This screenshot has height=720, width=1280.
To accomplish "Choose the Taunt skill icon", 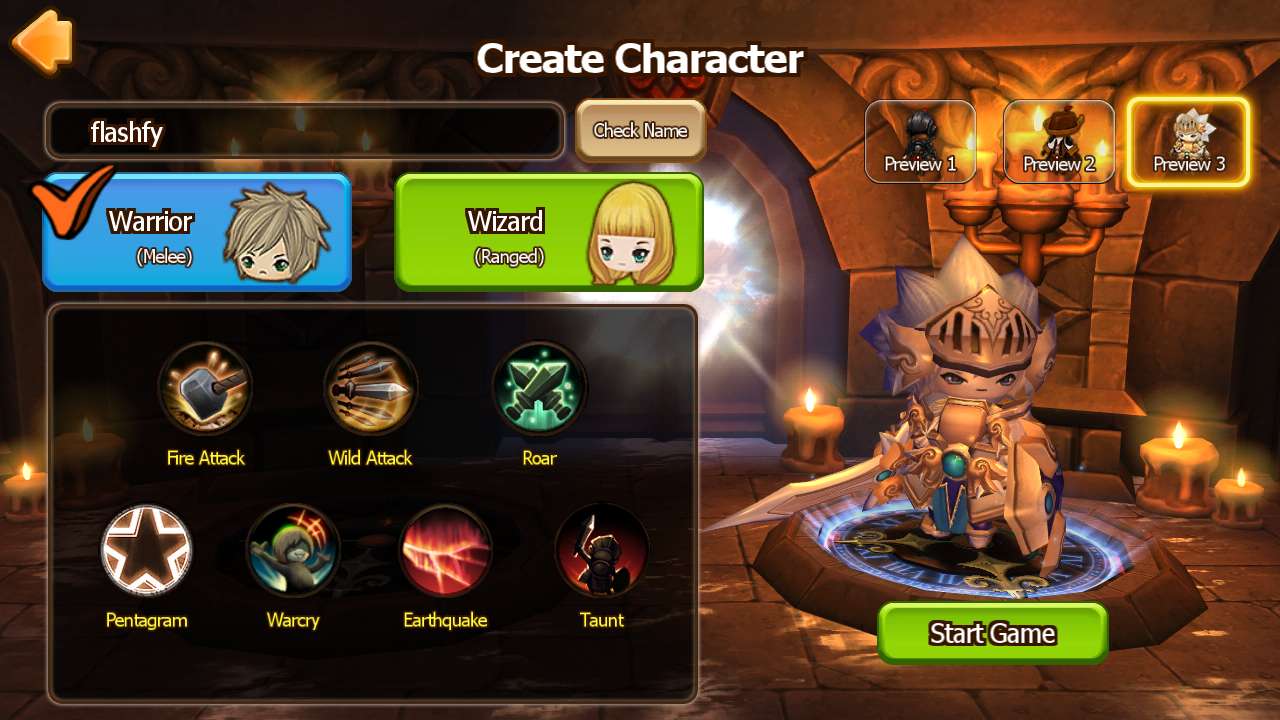I will [601, 551].
